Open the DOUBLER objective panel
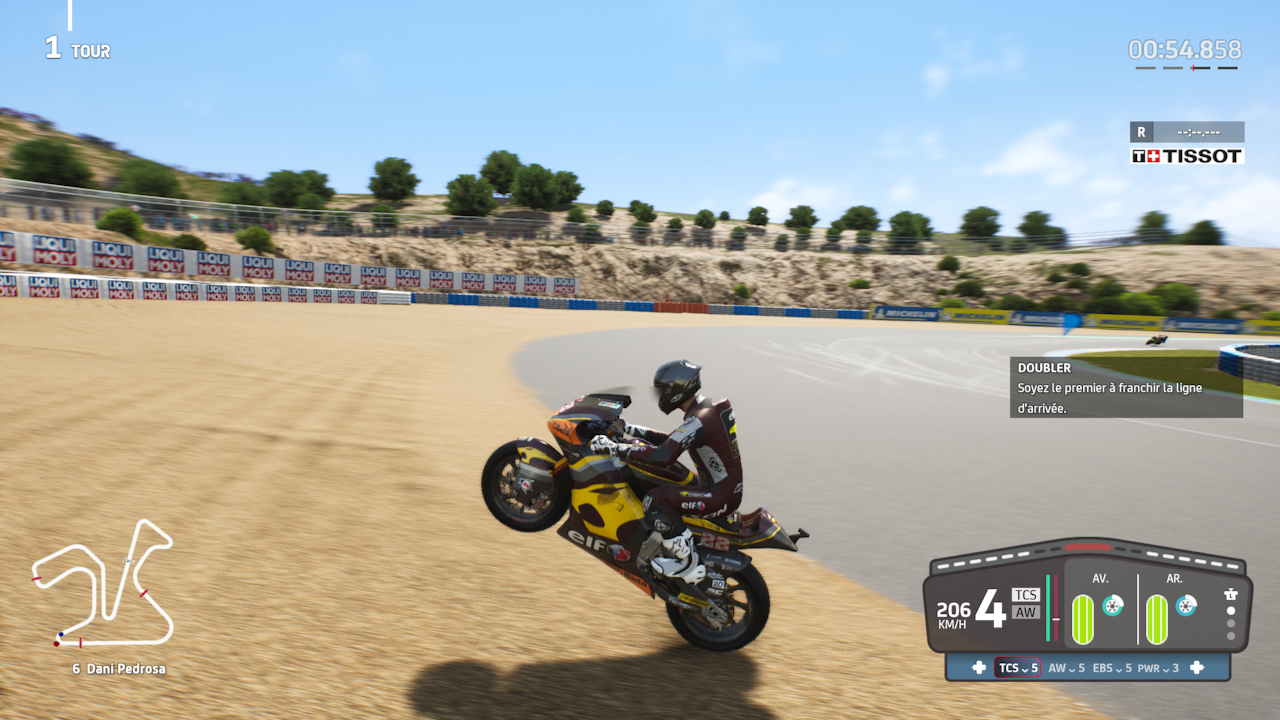Viewport: 1280px width, 720px height. click(1126, 387)
